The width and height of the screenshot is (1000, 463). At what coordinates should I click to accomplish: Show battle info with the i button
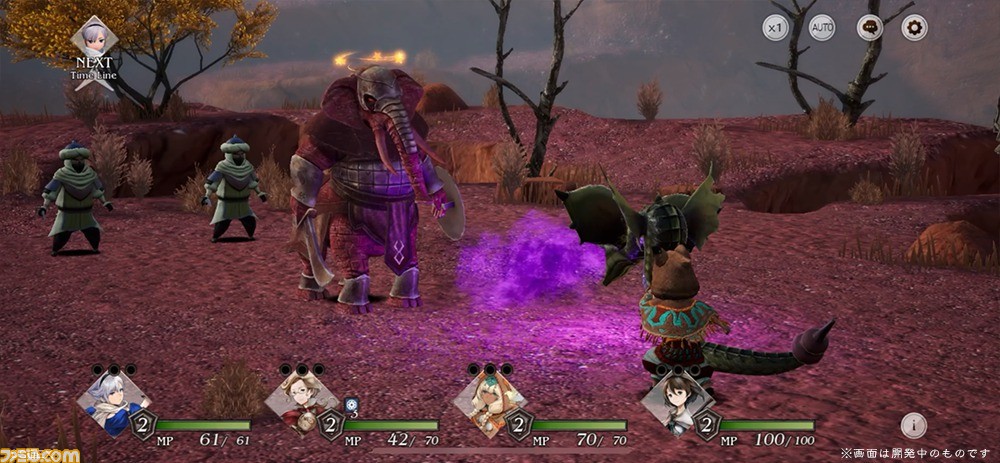(x=913, y=425)
